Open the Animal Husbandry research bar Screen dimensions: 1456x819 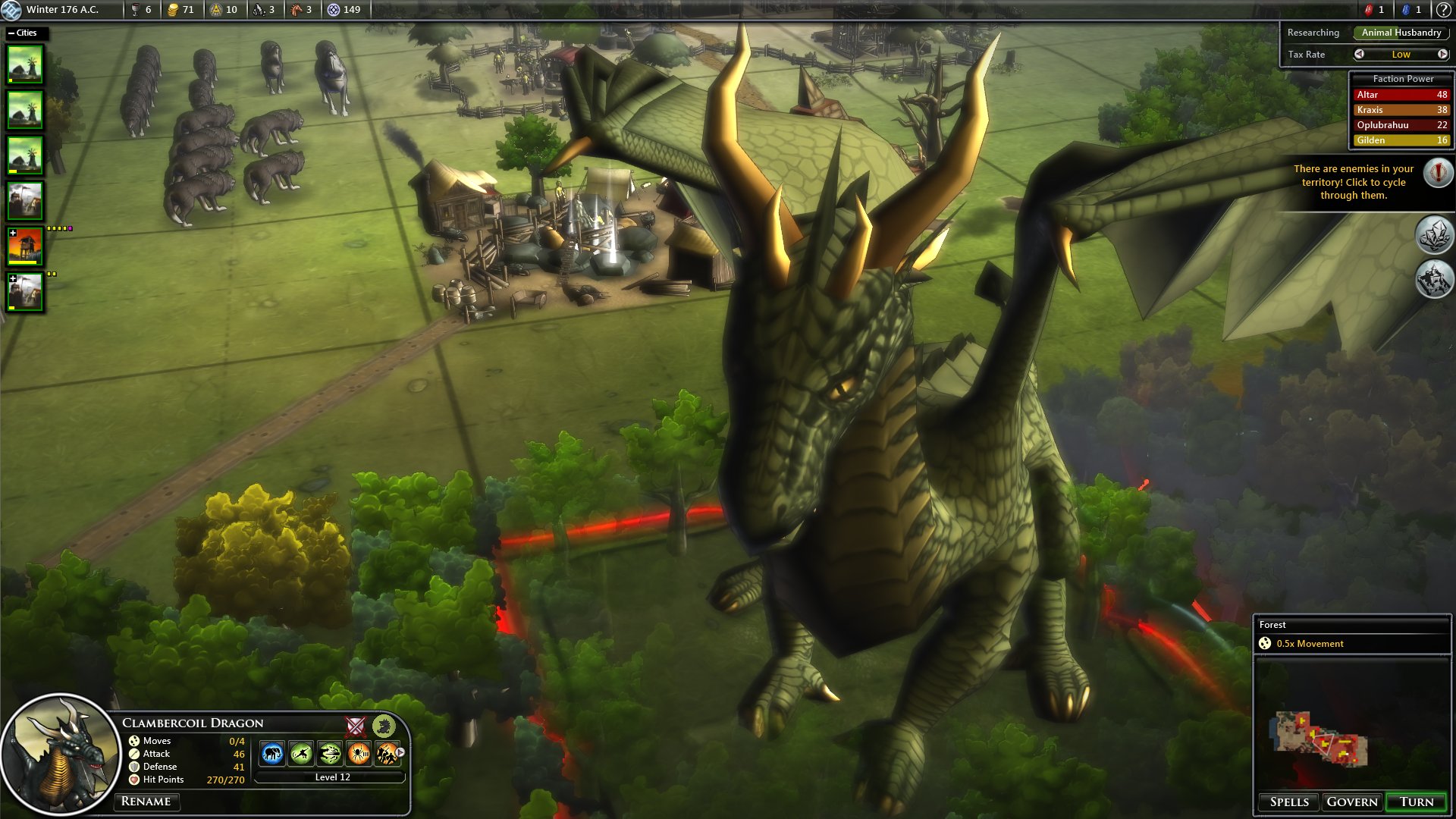[1401, 33]
